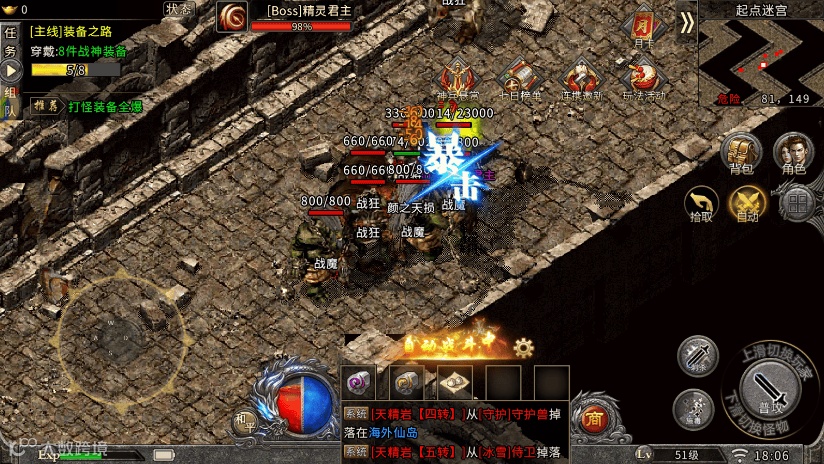824x464 pixels.
Task: Select the 任务 quest tab
Action: point(11,41)
